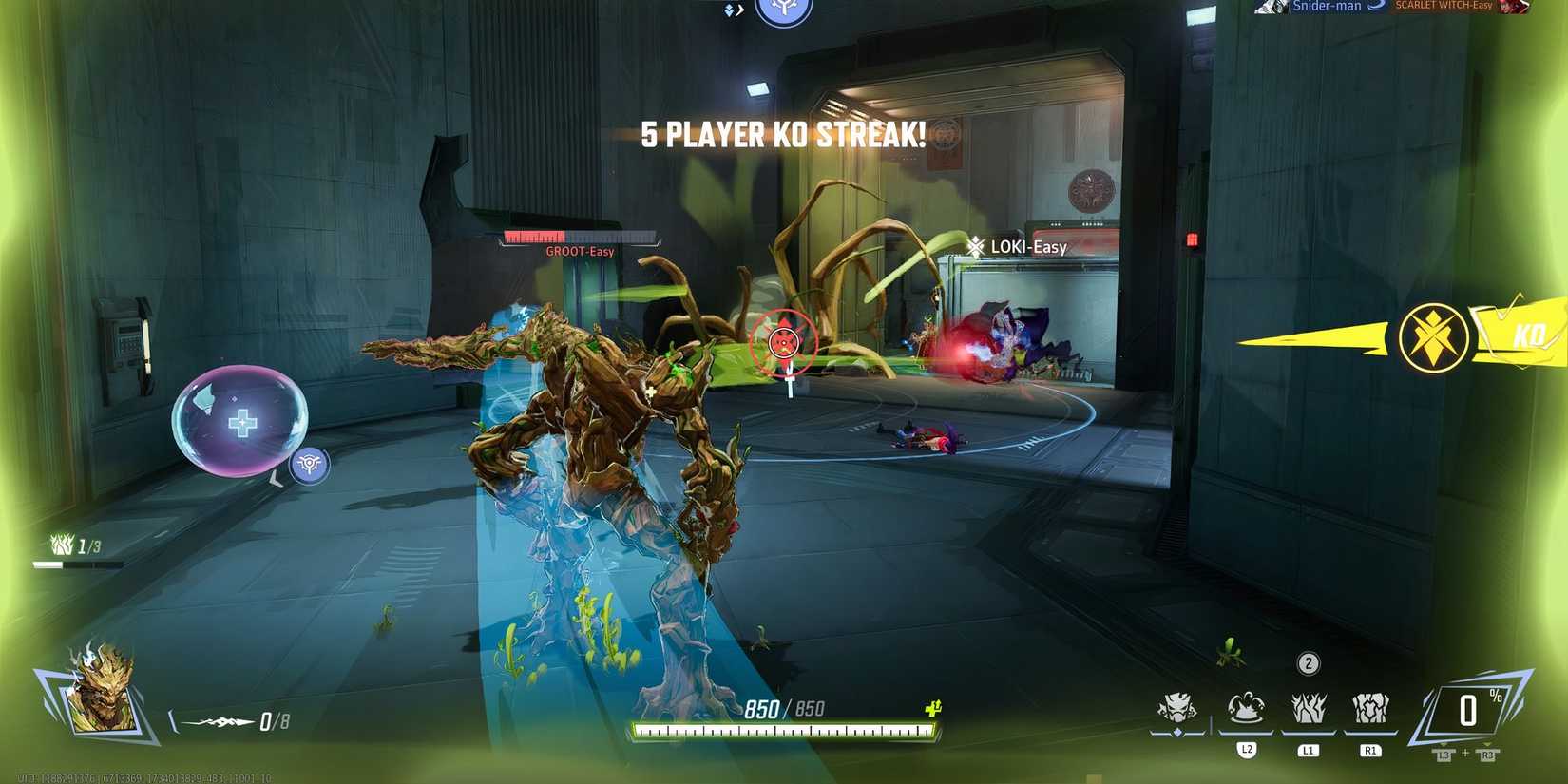This screenshot has height=784, width=1568.
Task: Click the melee attack icon left of L2
Action: (x=1178, y=709)
